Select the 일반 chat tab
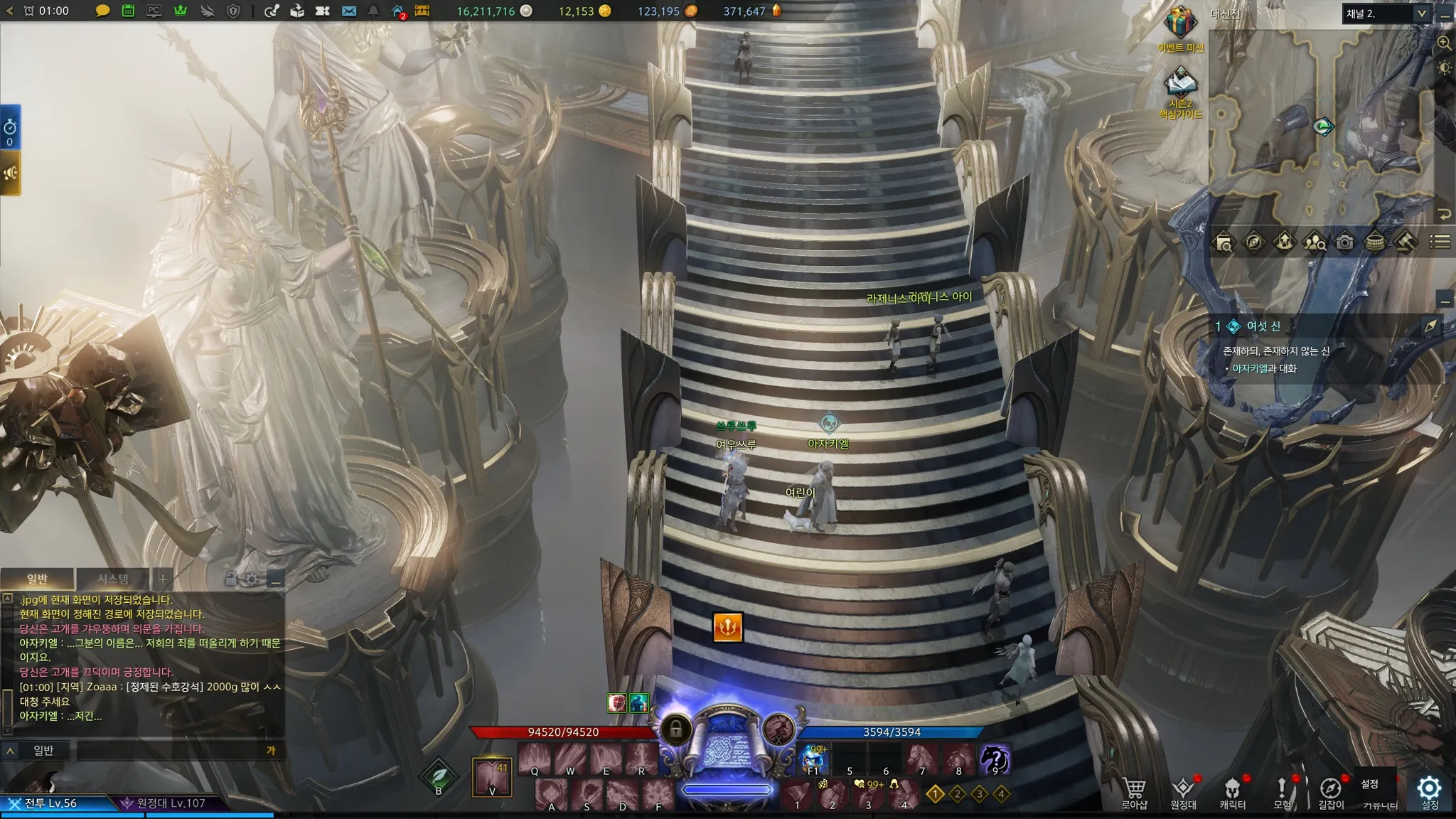Image resolution: width=1456 pixels, height=819 pixels. pyautogui.click(x=37, y=579)
